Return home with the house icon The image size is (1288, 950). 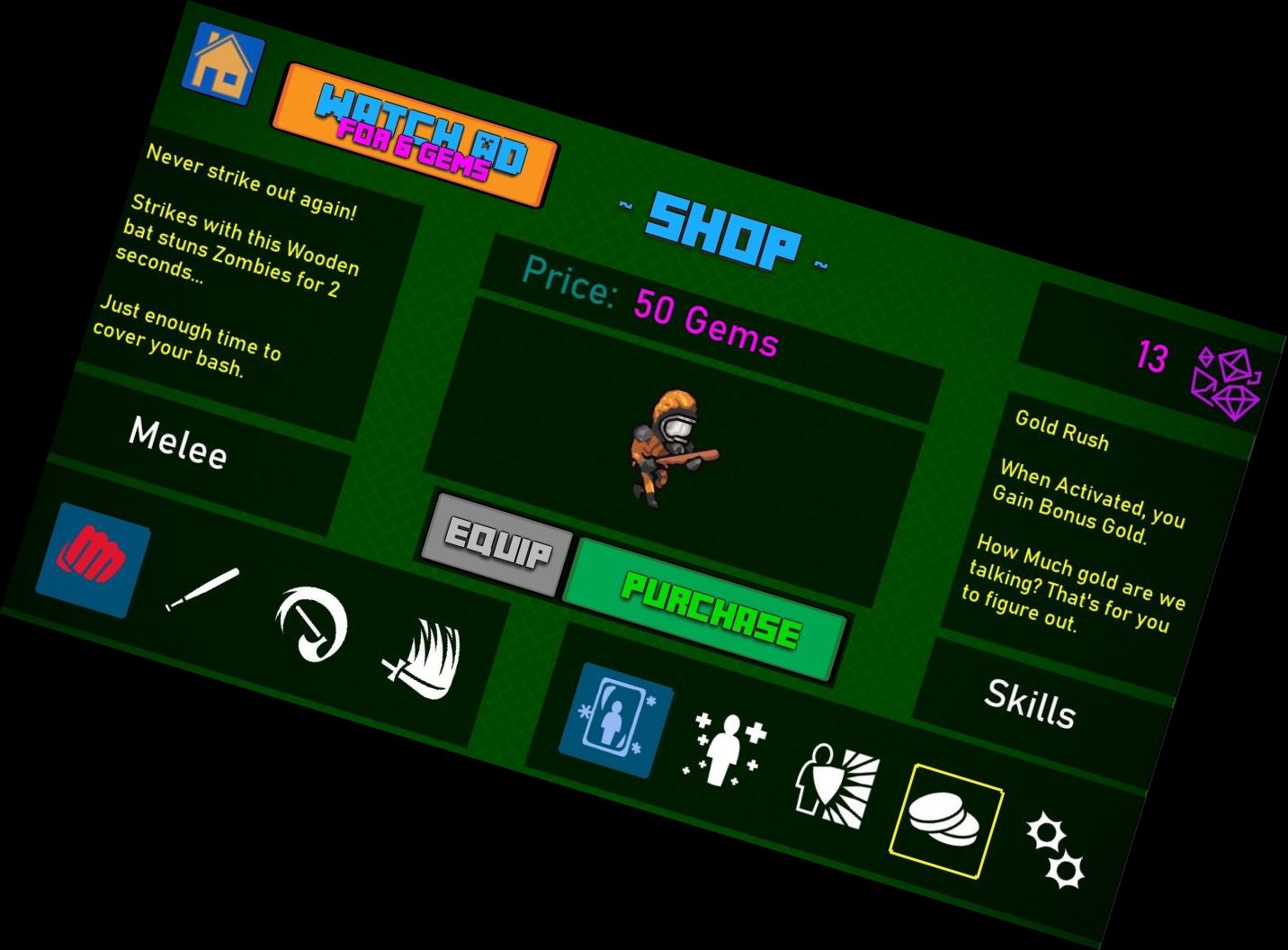click(x=222, y=65)
